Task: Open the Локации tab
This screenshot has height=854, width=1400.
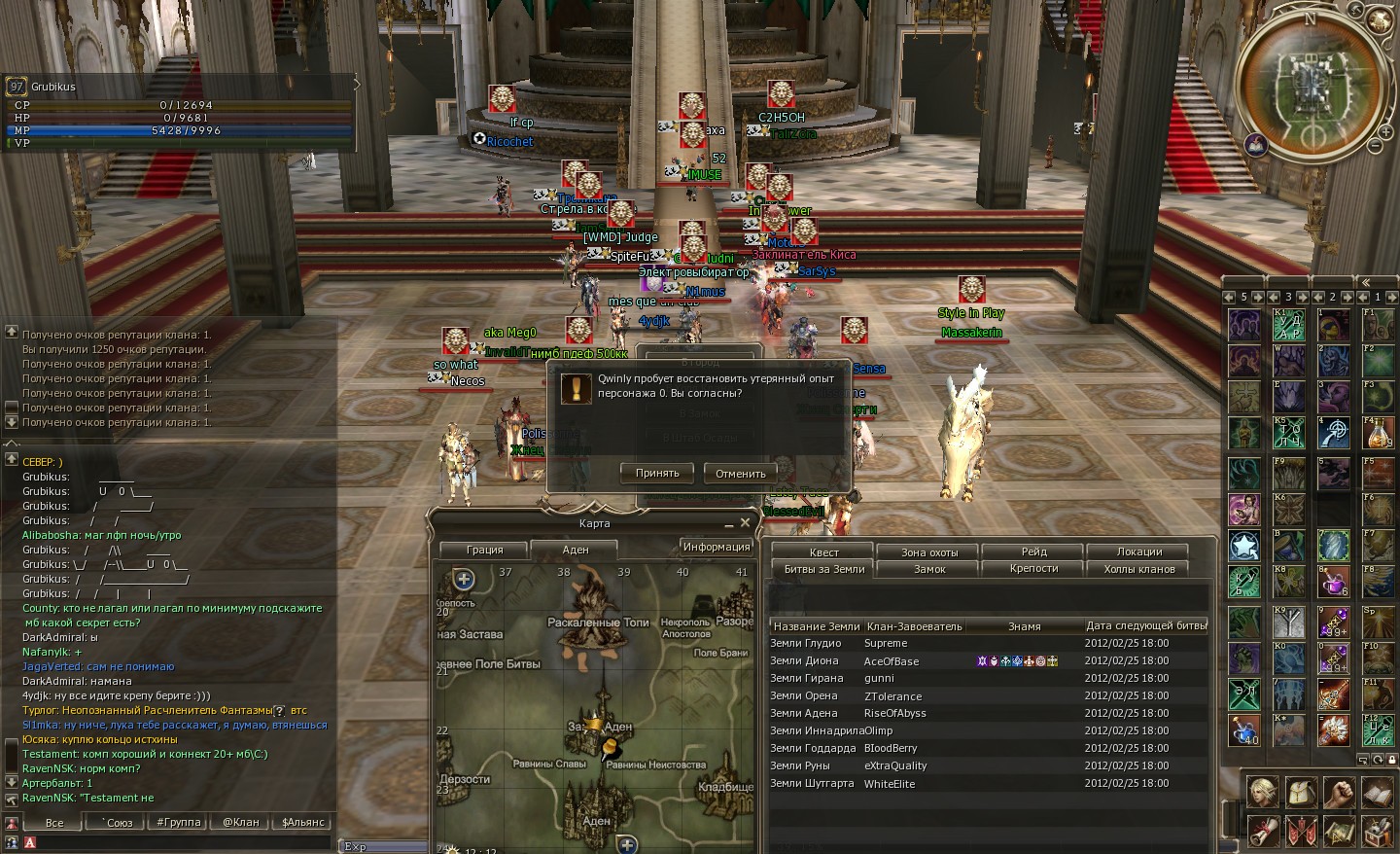Action: pos(1139,552)
